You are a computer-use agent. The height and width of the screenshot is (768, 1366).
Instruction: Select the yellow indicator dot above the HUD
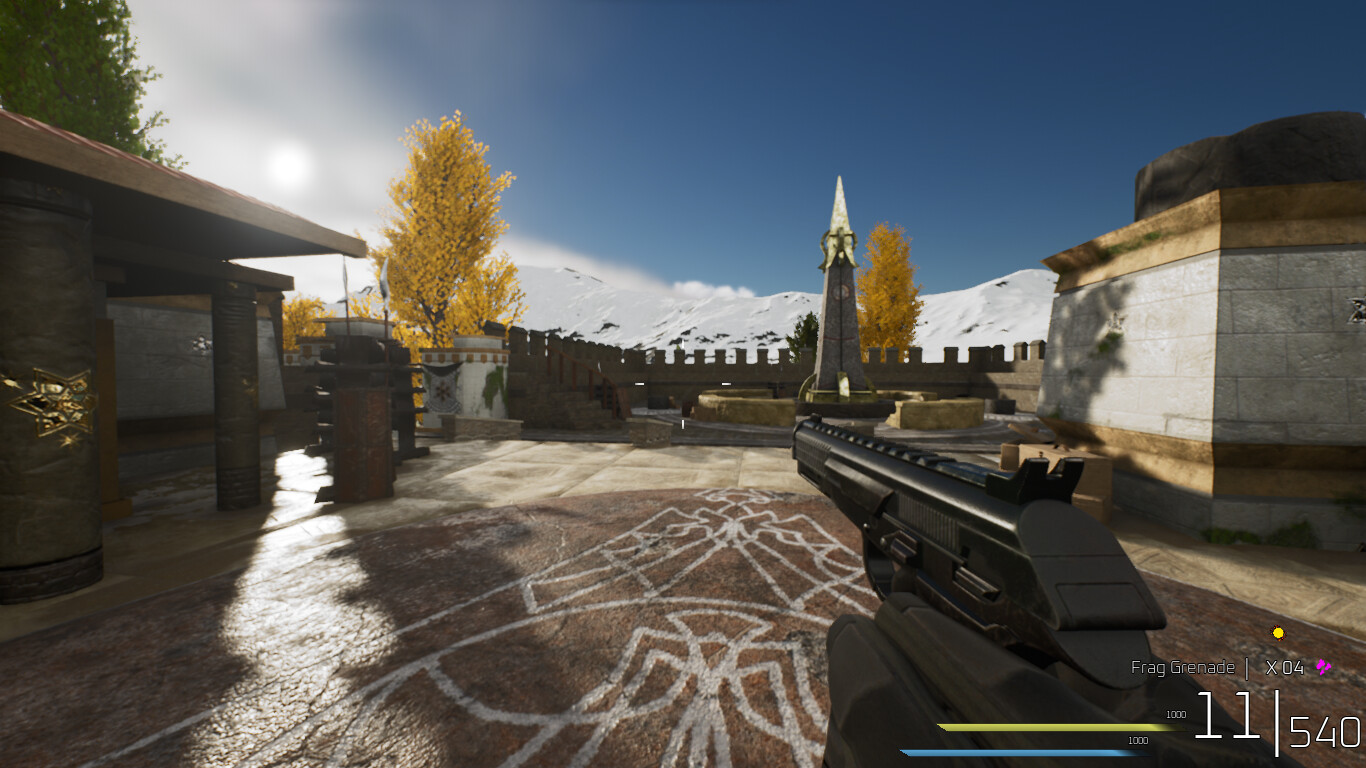point(1278,633)
